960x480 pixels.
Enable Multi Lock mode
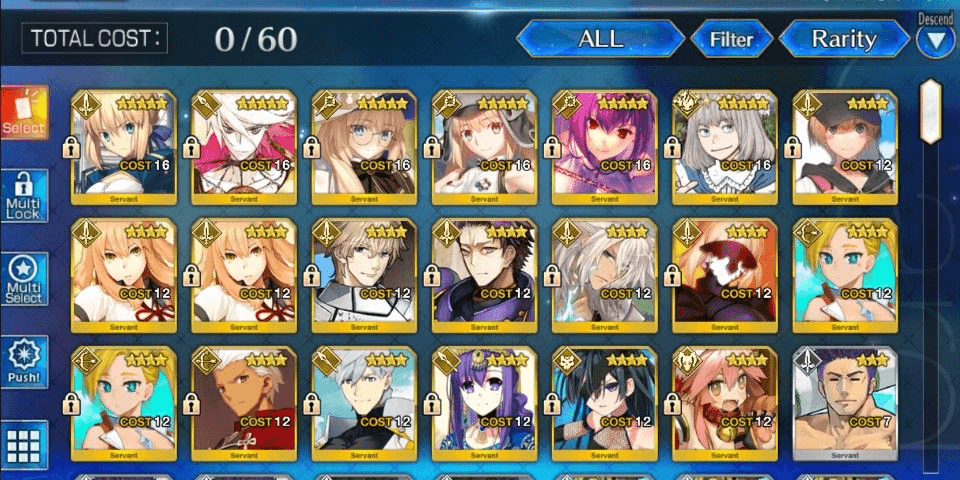pos(24,196)
